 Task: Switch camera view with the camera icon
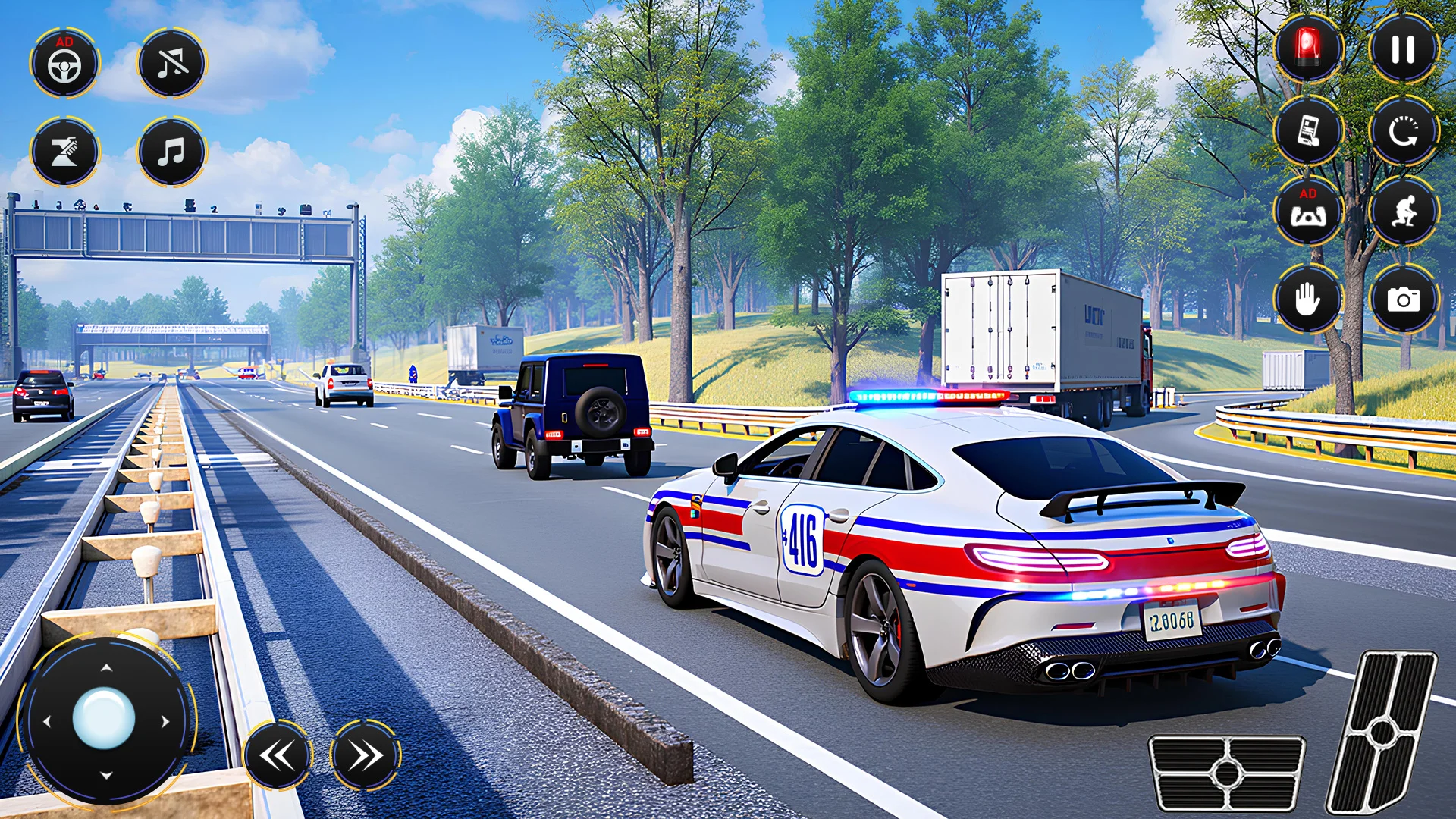tap(1403, 299)
